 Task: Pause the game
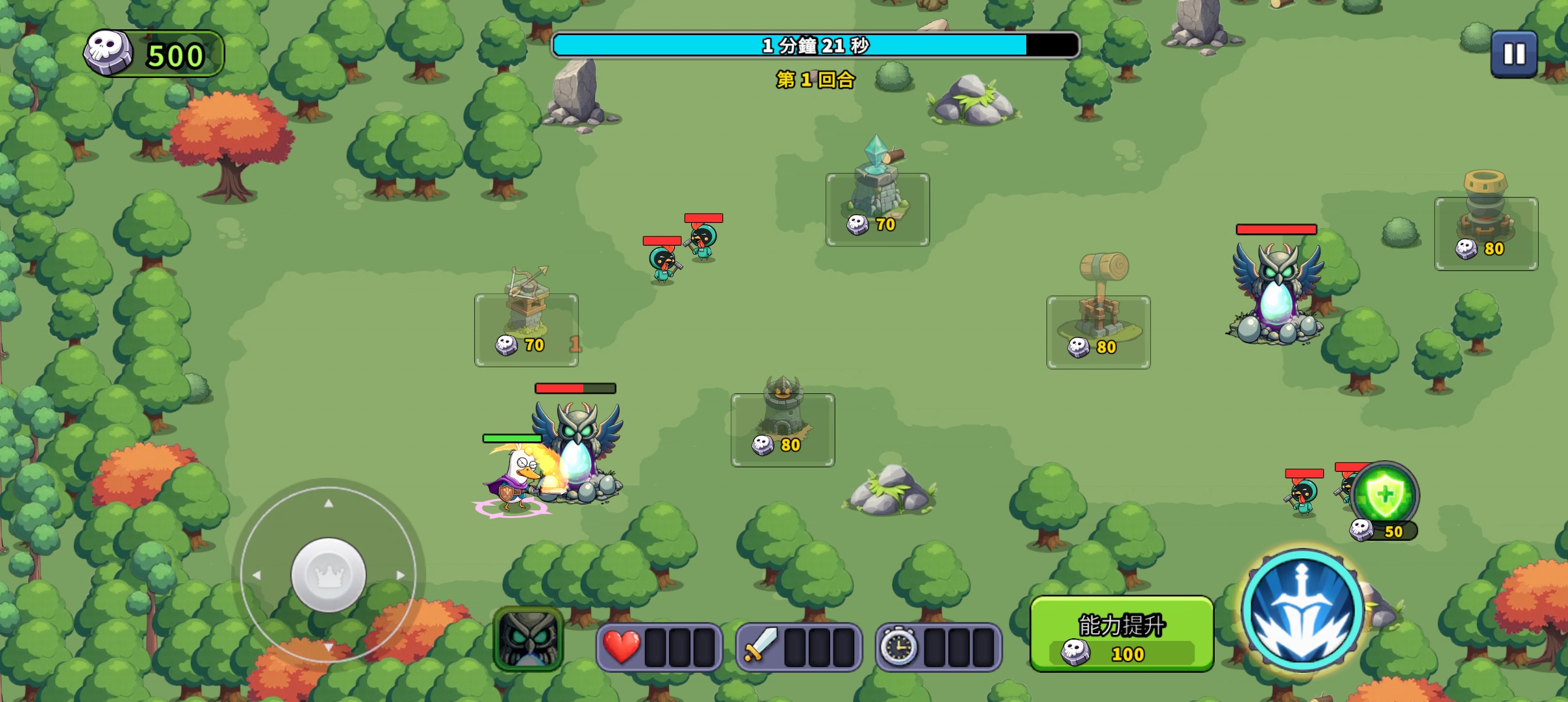coord(1513,55)
